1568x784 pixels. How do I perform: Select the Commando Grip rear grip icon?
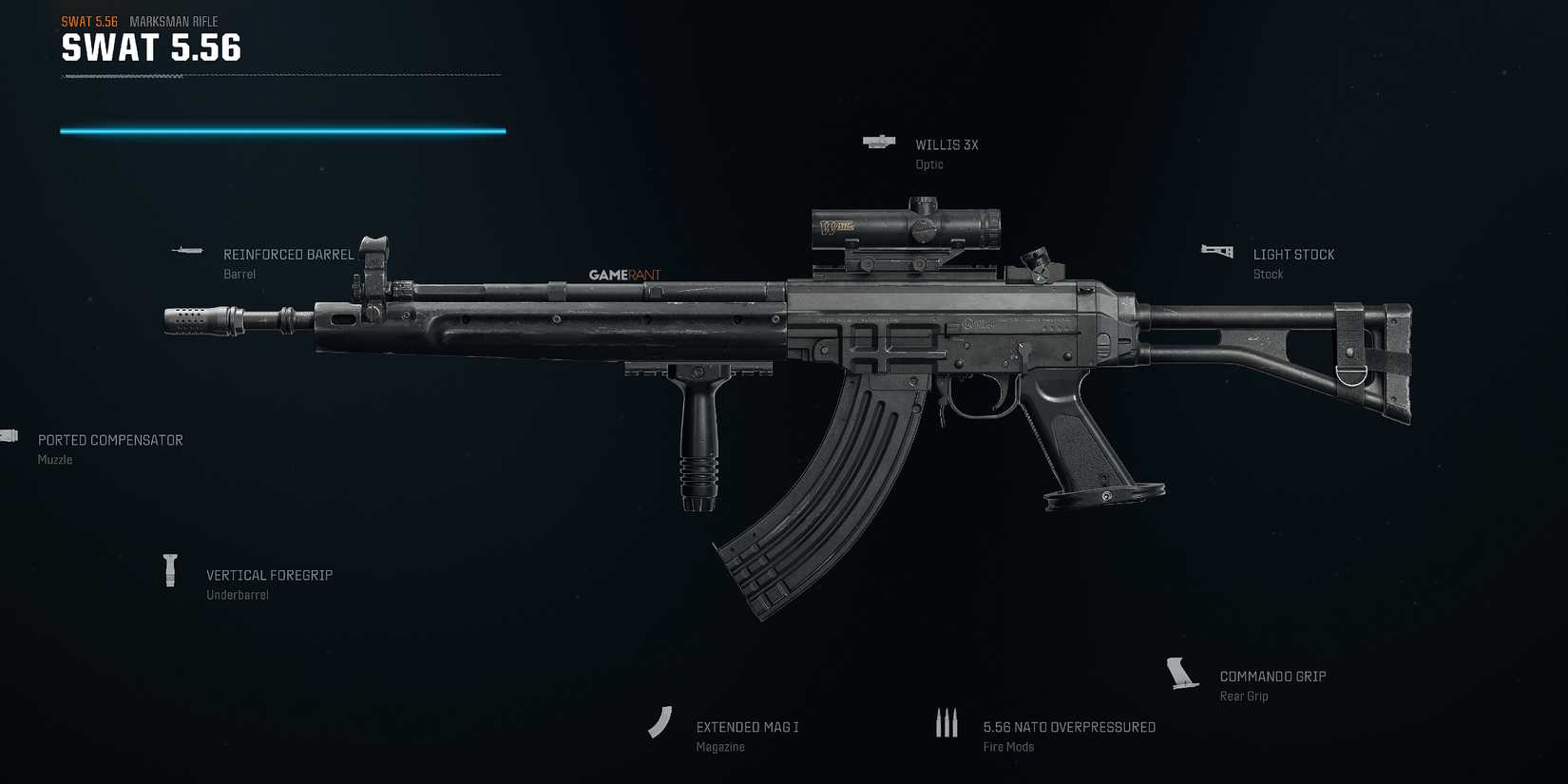tap(1181, 672)
